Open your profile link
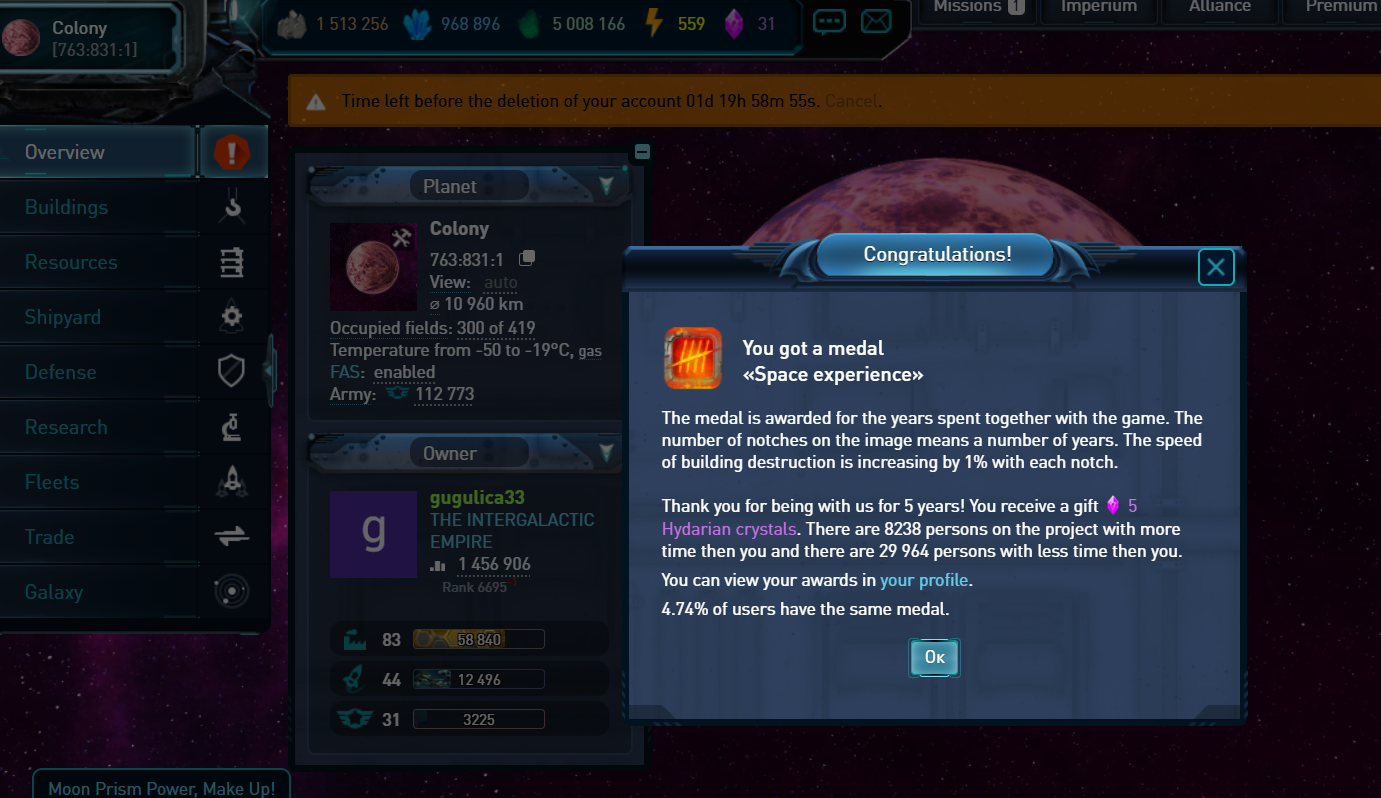1381x798 pixels. click(x=924, y=580)
